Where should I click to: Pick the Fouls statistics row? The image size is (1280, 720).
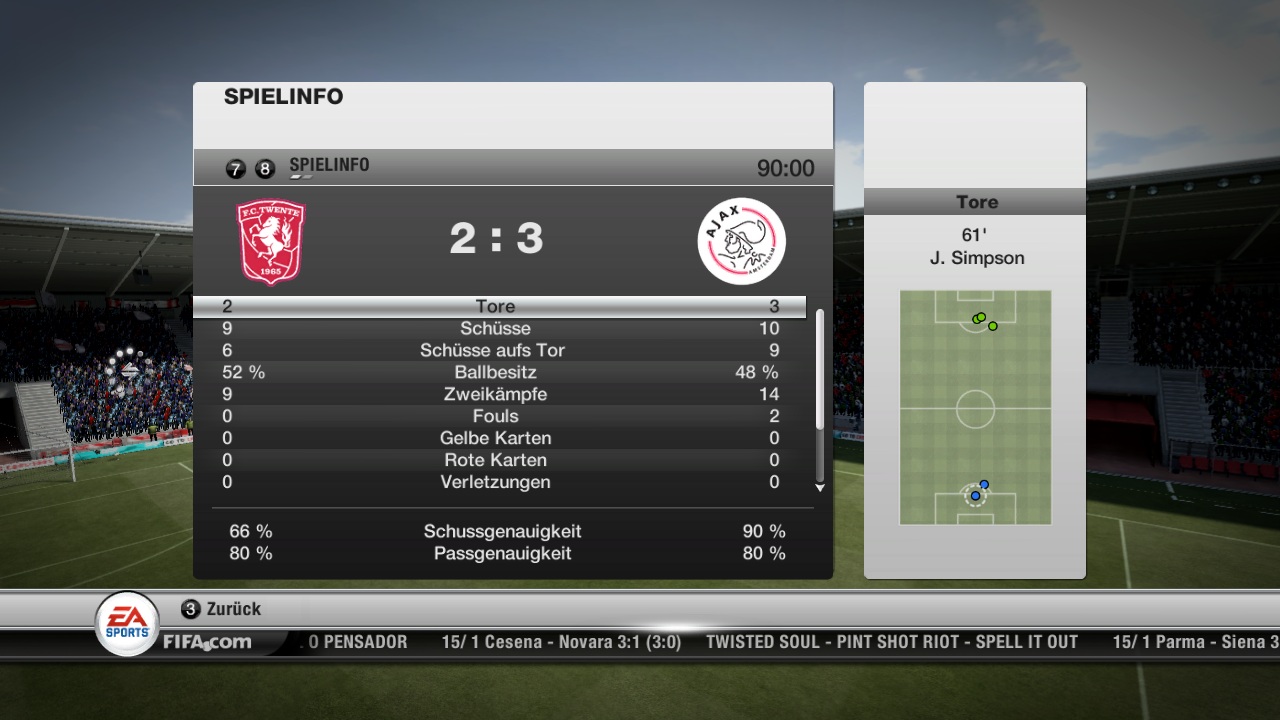(497, 416)
